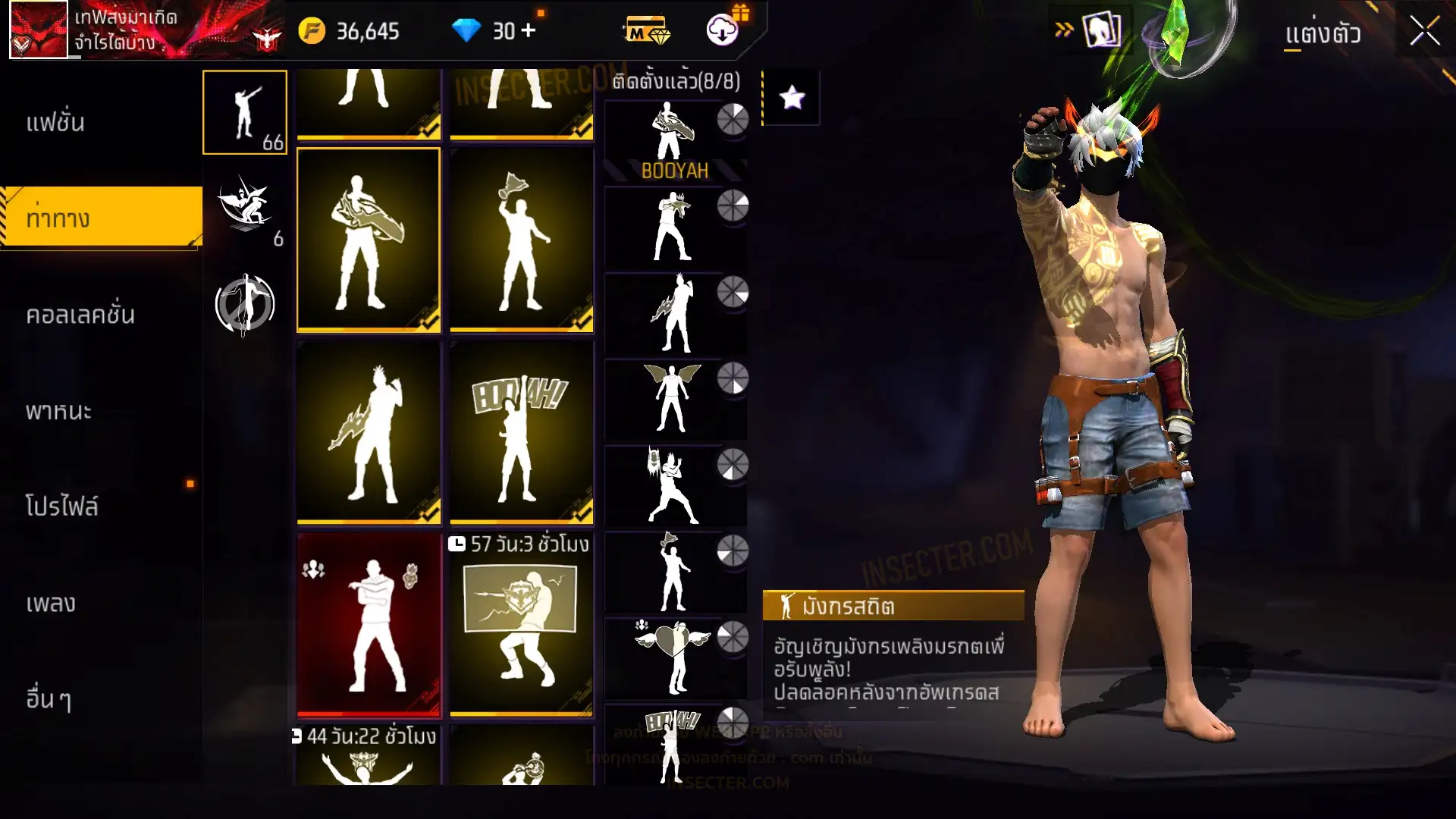This screenshot has width=1456, height=819.
Task: Go to the คอลเลคชั่น menu entry
Action: (x=80, y=315)
